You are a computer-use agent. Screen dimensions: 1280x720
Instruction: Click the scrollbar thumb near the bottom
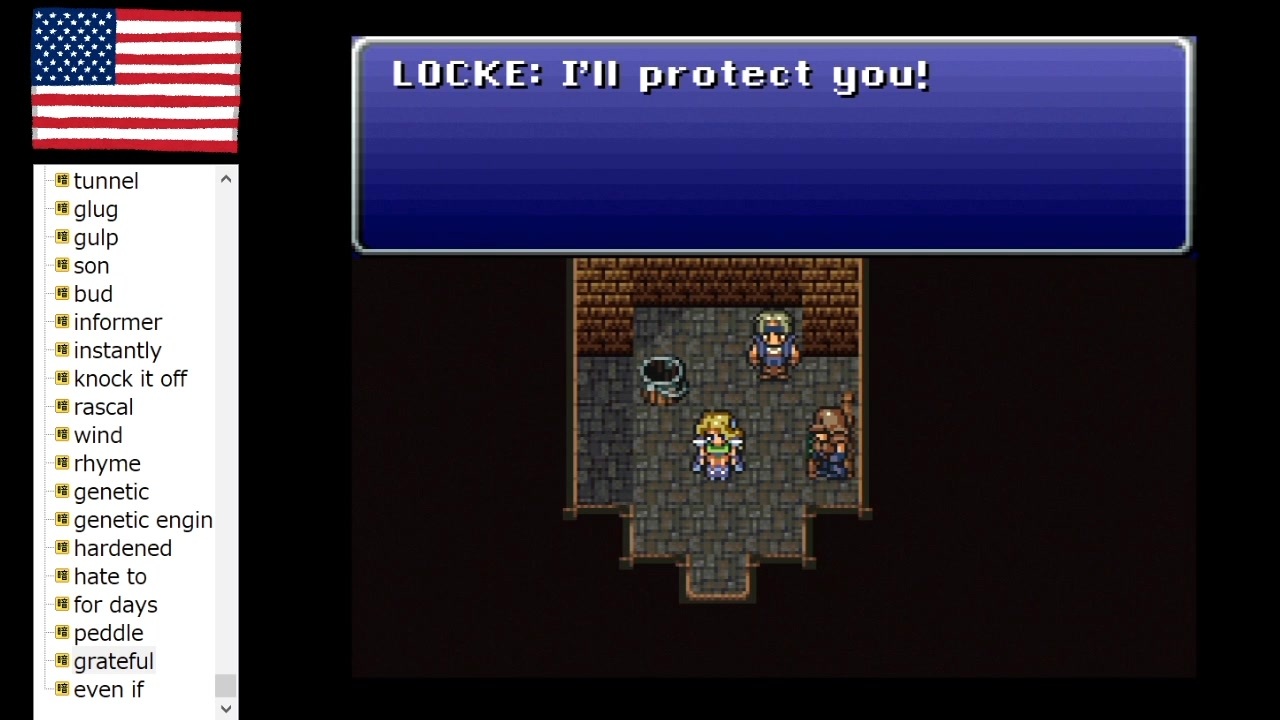(x=225, y=685)
